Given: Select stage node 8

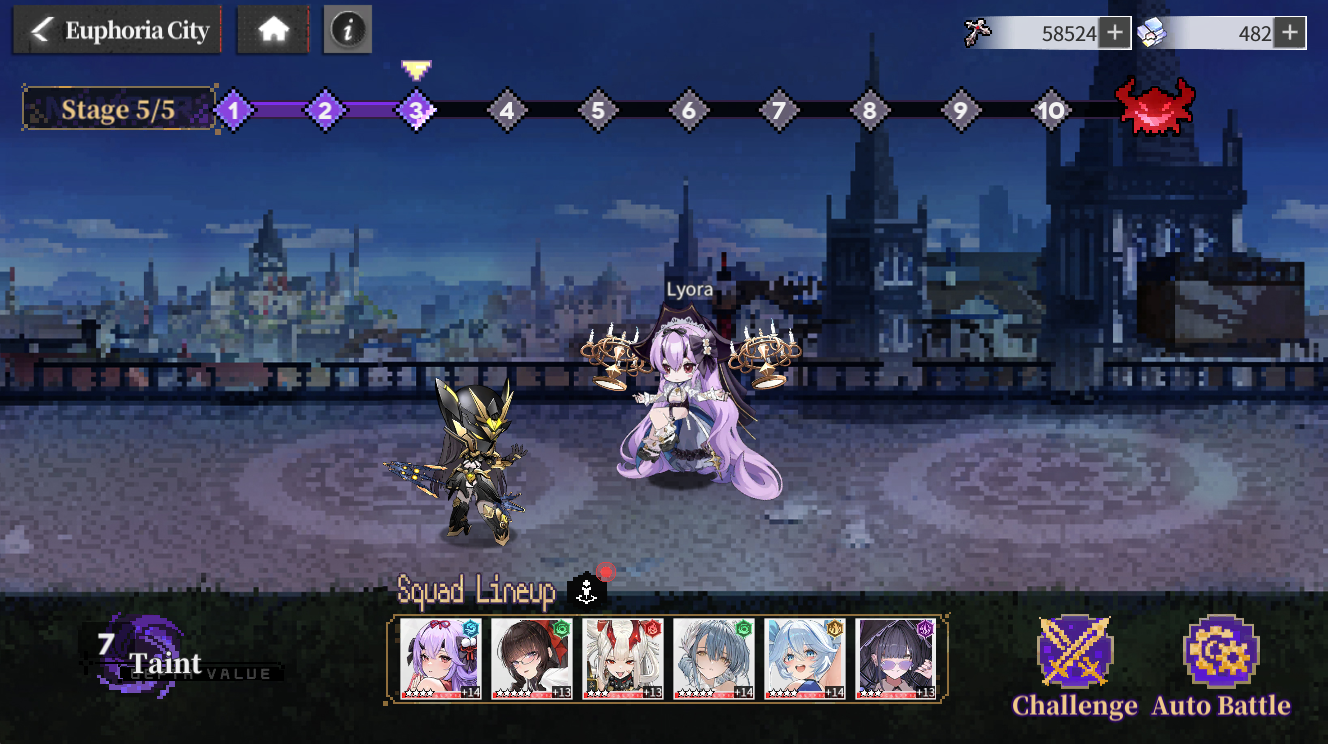Looking at the screenshot, I should (x=869, y=110).
